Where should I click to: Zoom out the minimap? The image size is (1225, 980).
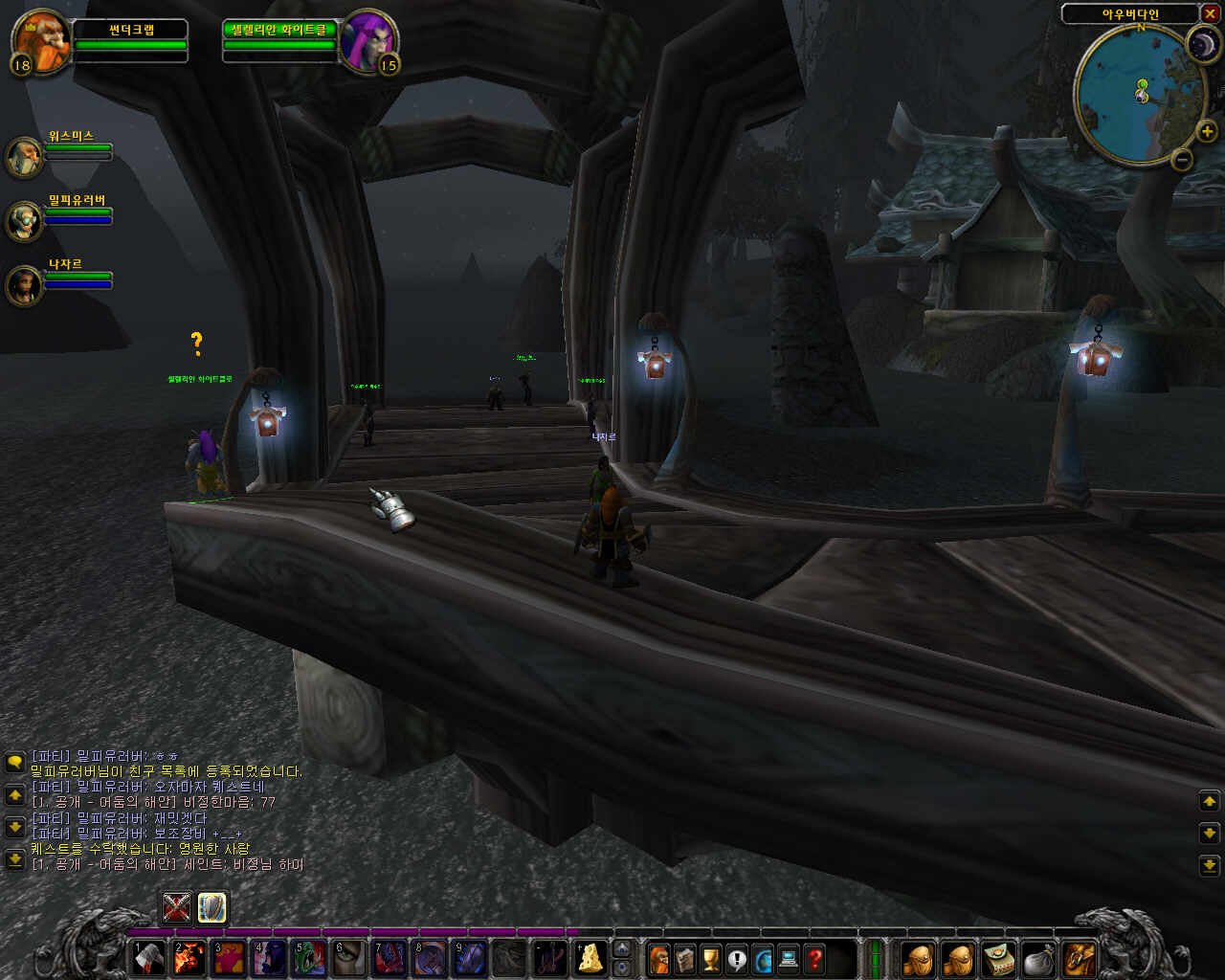pos(1182,160)
